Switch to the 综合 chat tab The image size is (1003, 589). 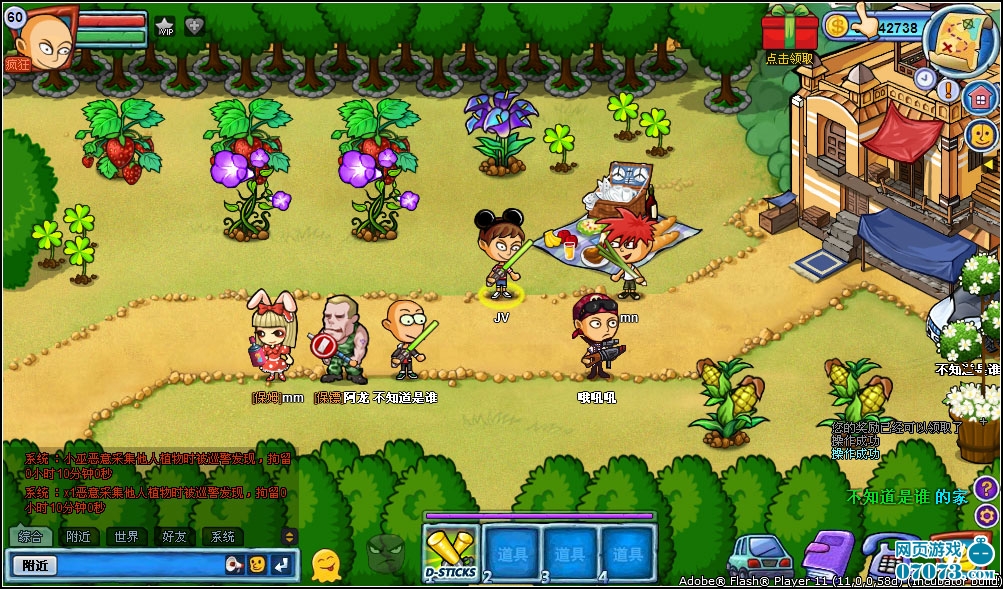point(30,536)
